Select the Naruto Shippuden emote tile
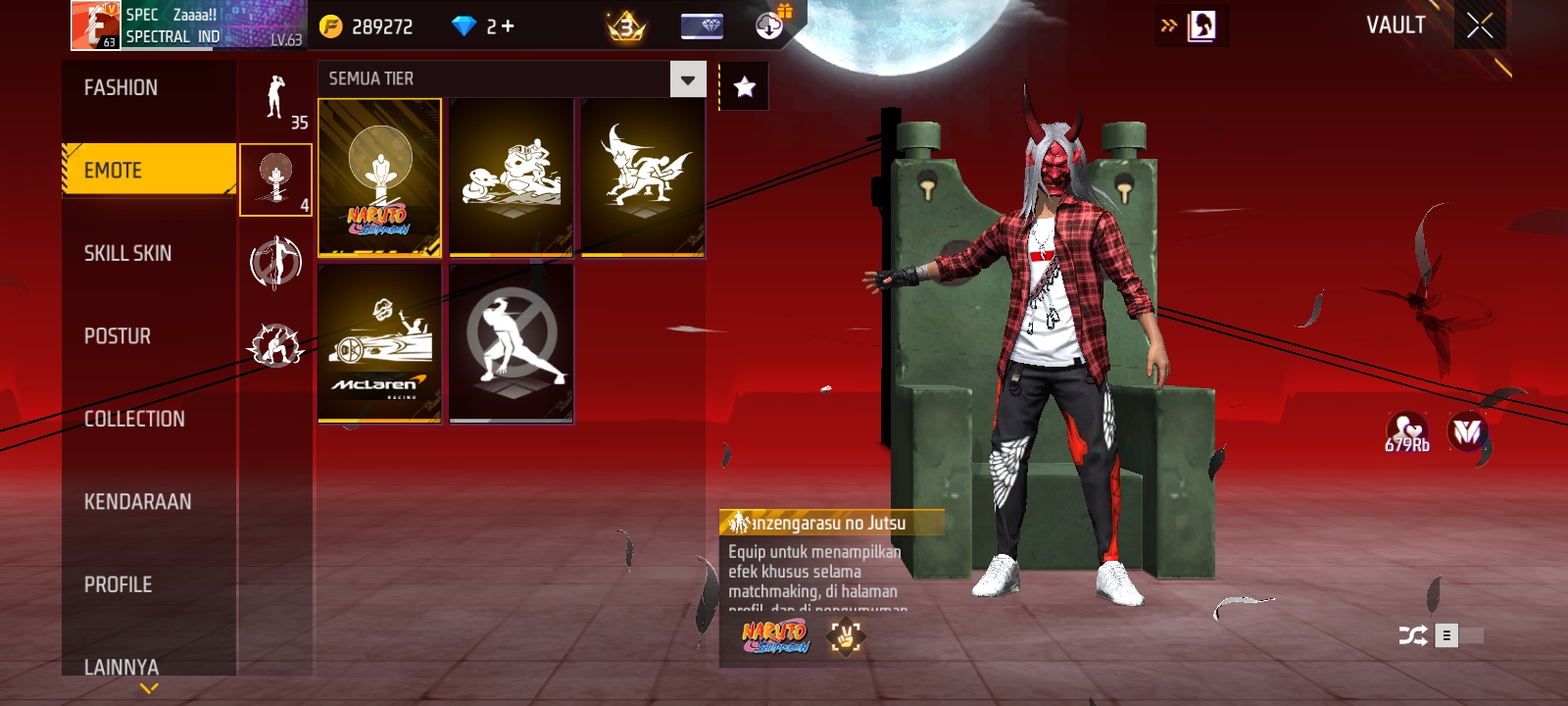This screenshot has height=706, width=1568. [380, 177]
